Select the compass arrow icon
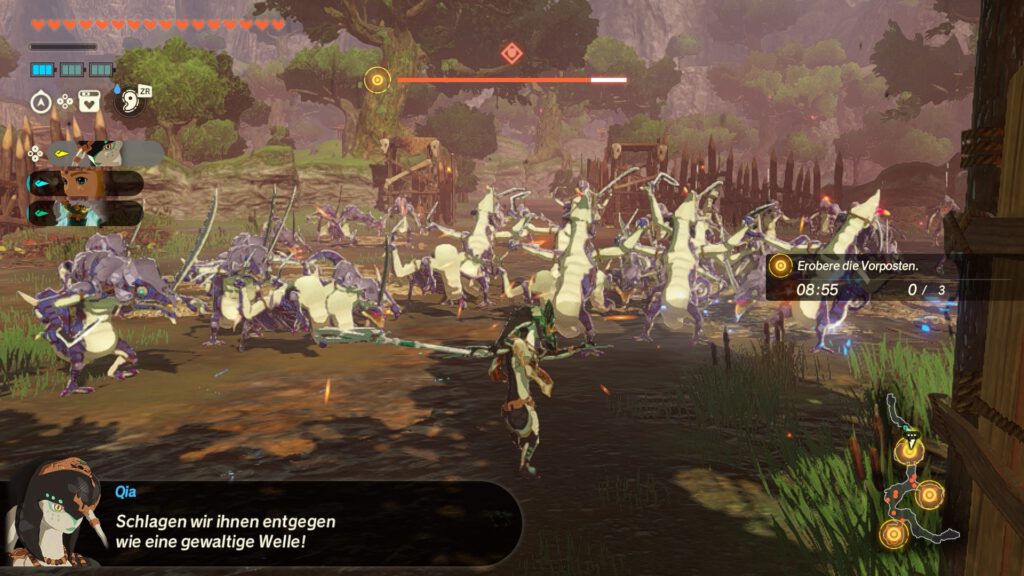1024x576 pixels. (x=41, y=101)
